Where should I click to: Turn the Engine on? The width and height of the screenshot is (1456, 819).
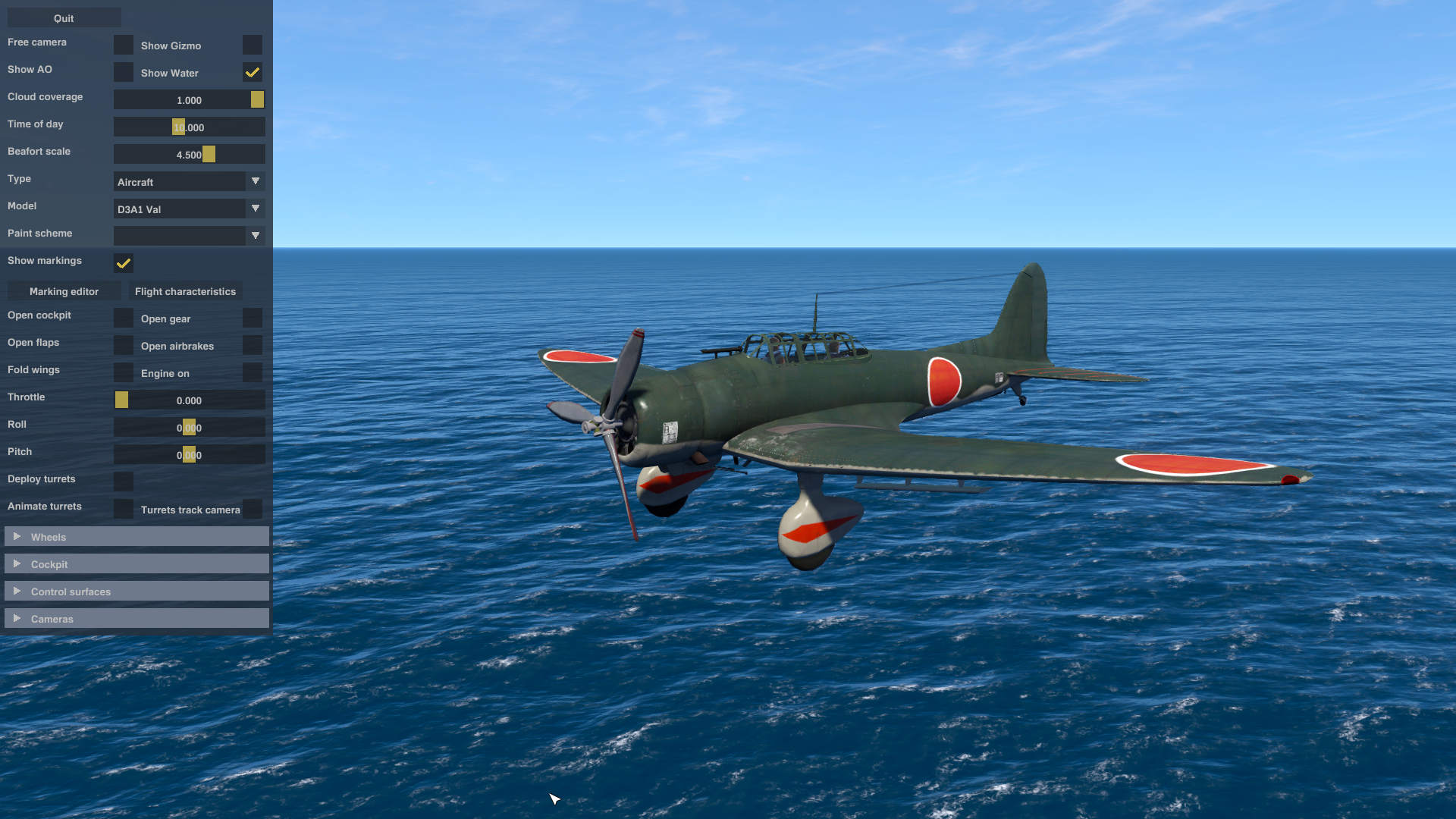coord(253,372)
